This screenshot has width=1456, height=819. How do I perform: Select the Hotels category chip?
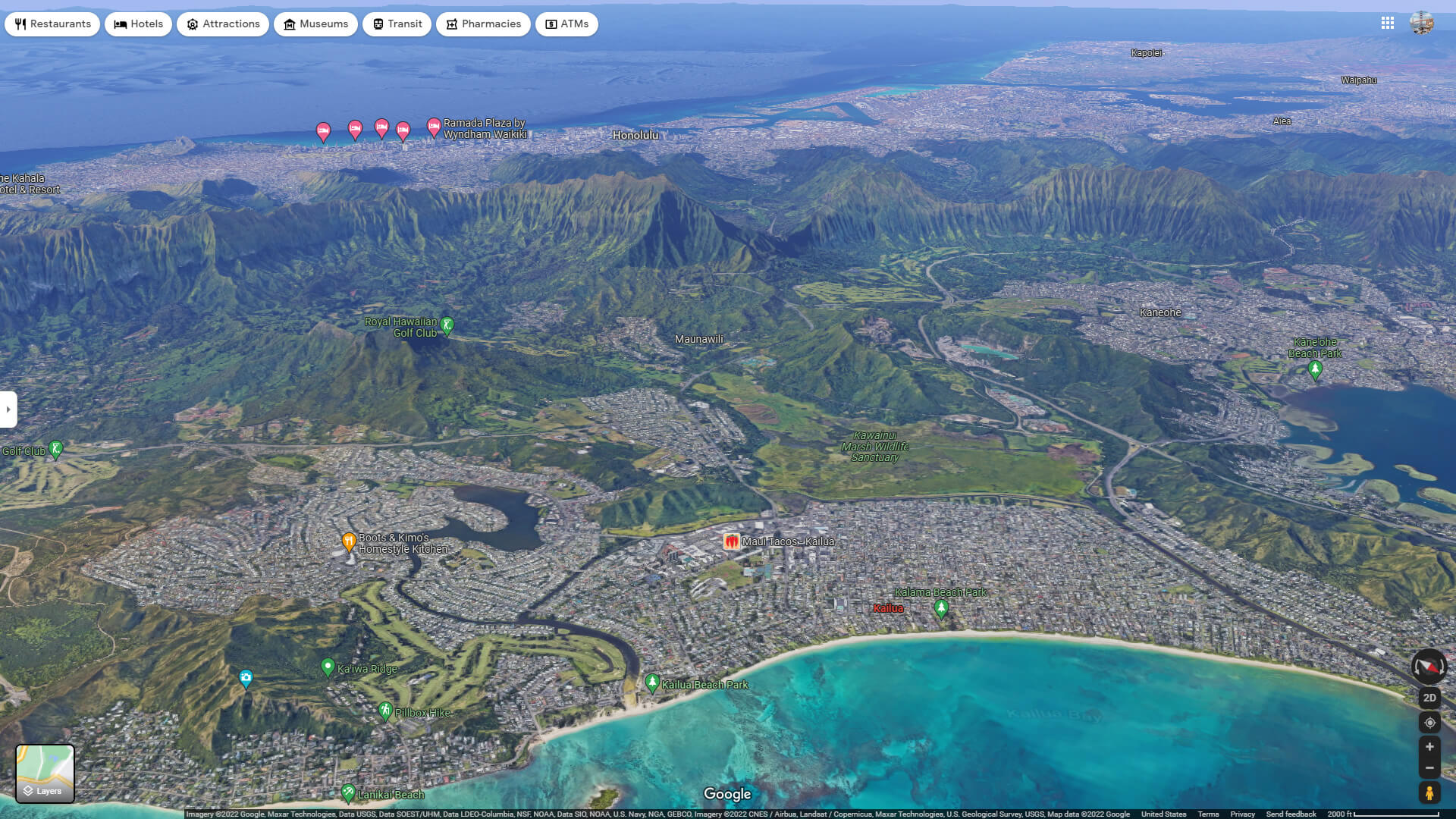point(138,24)
